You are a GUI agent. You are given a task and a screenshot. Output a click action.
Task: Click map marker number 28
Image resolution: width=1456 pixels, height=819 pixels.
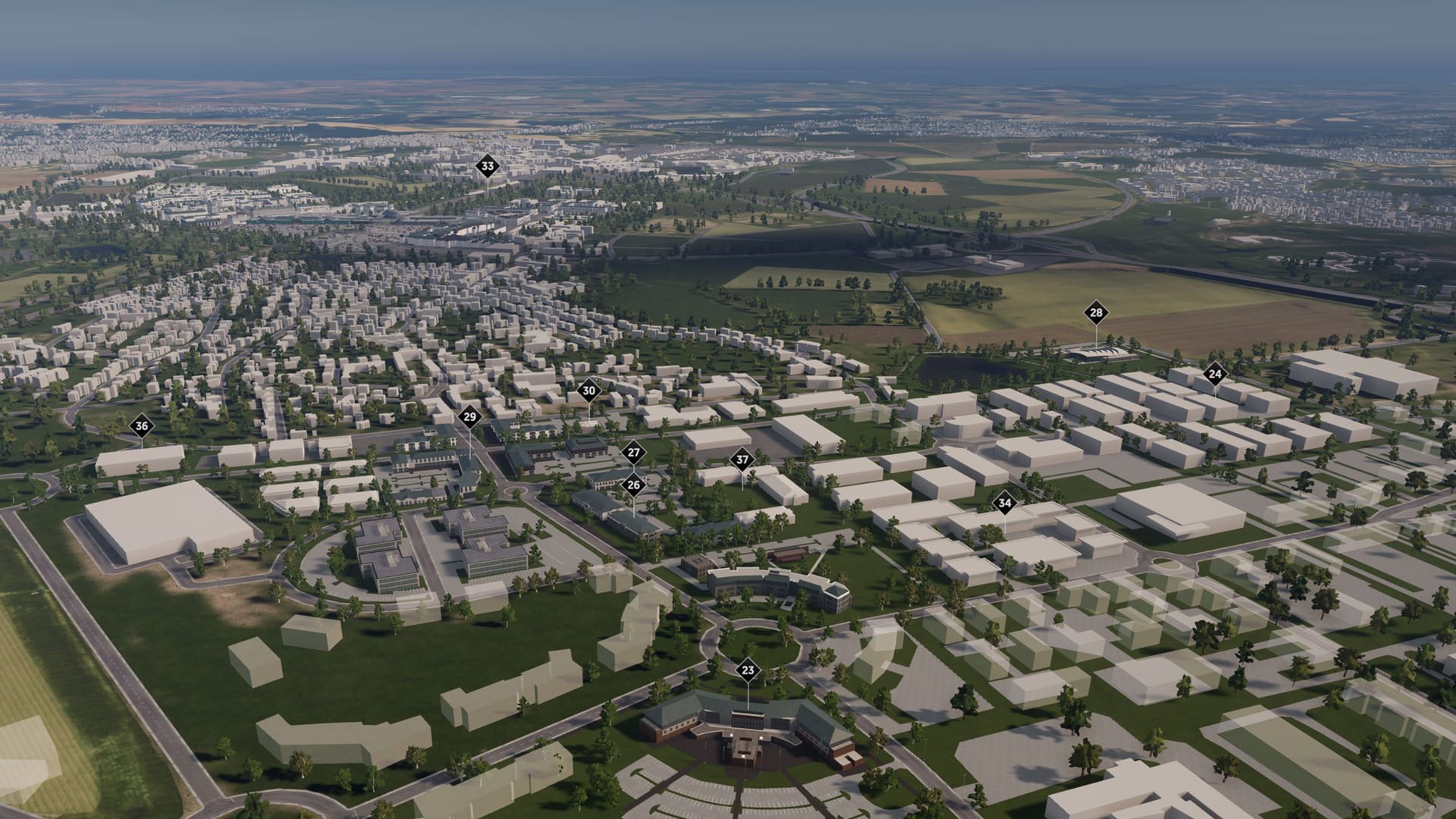pos(1096,312)
